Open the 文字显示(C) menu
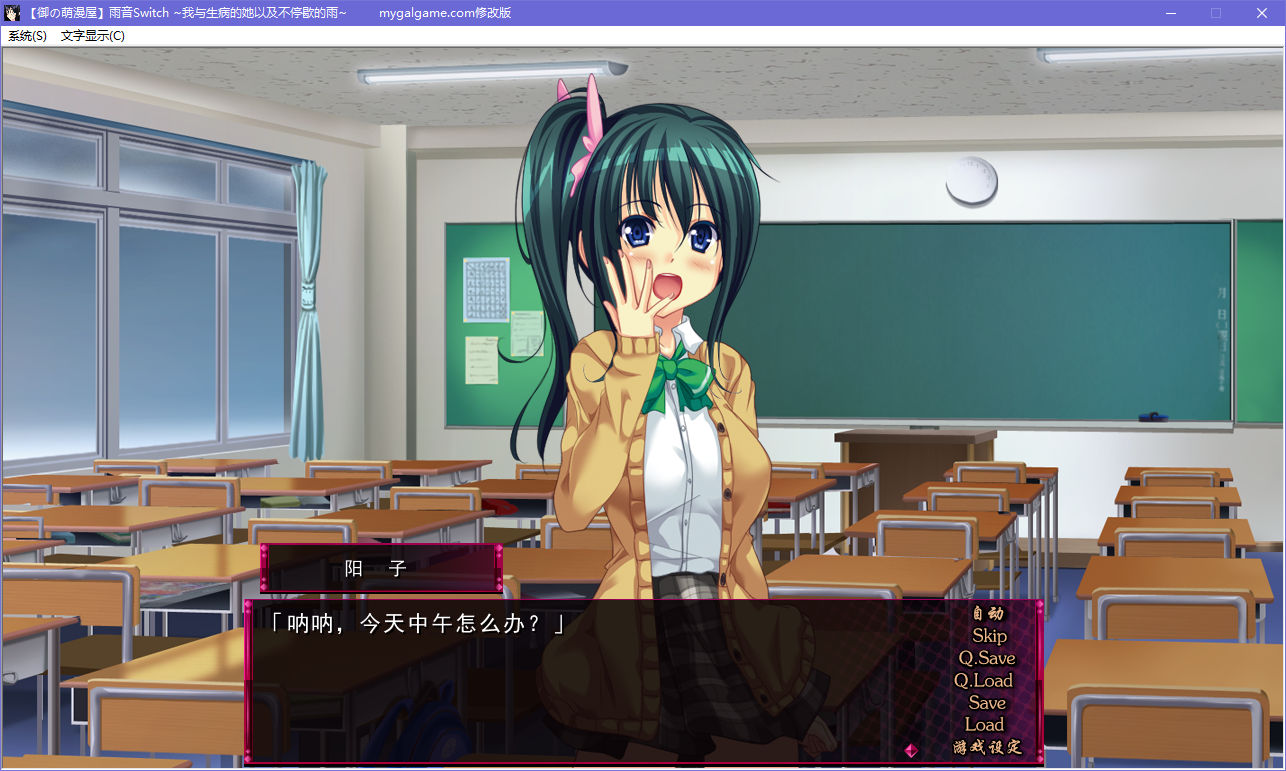 pos(93,36)
